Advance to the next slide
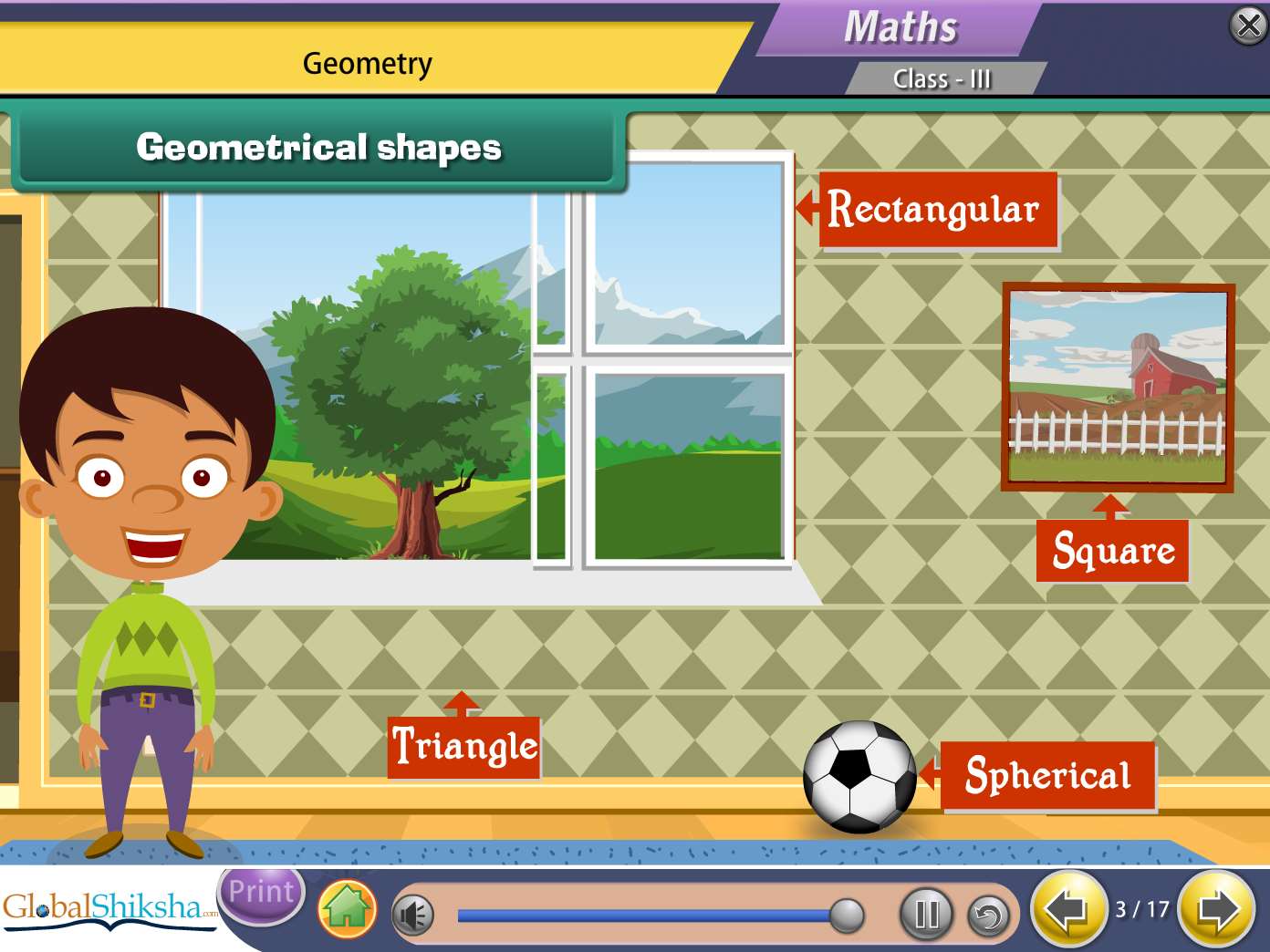This screenshot has width=1270, height=952. pyautogui.click(x=1216, y=909)
